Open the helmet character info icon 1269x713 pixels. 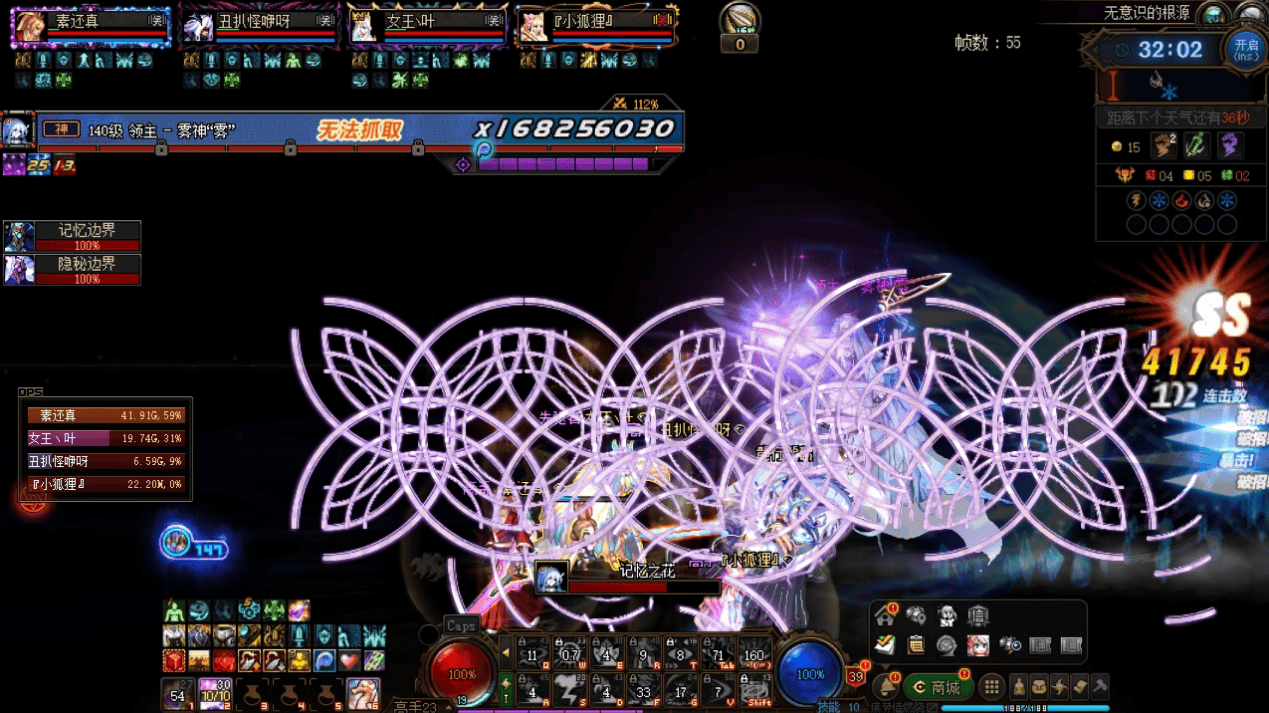pyautogui.click(x=1018, y=687)
